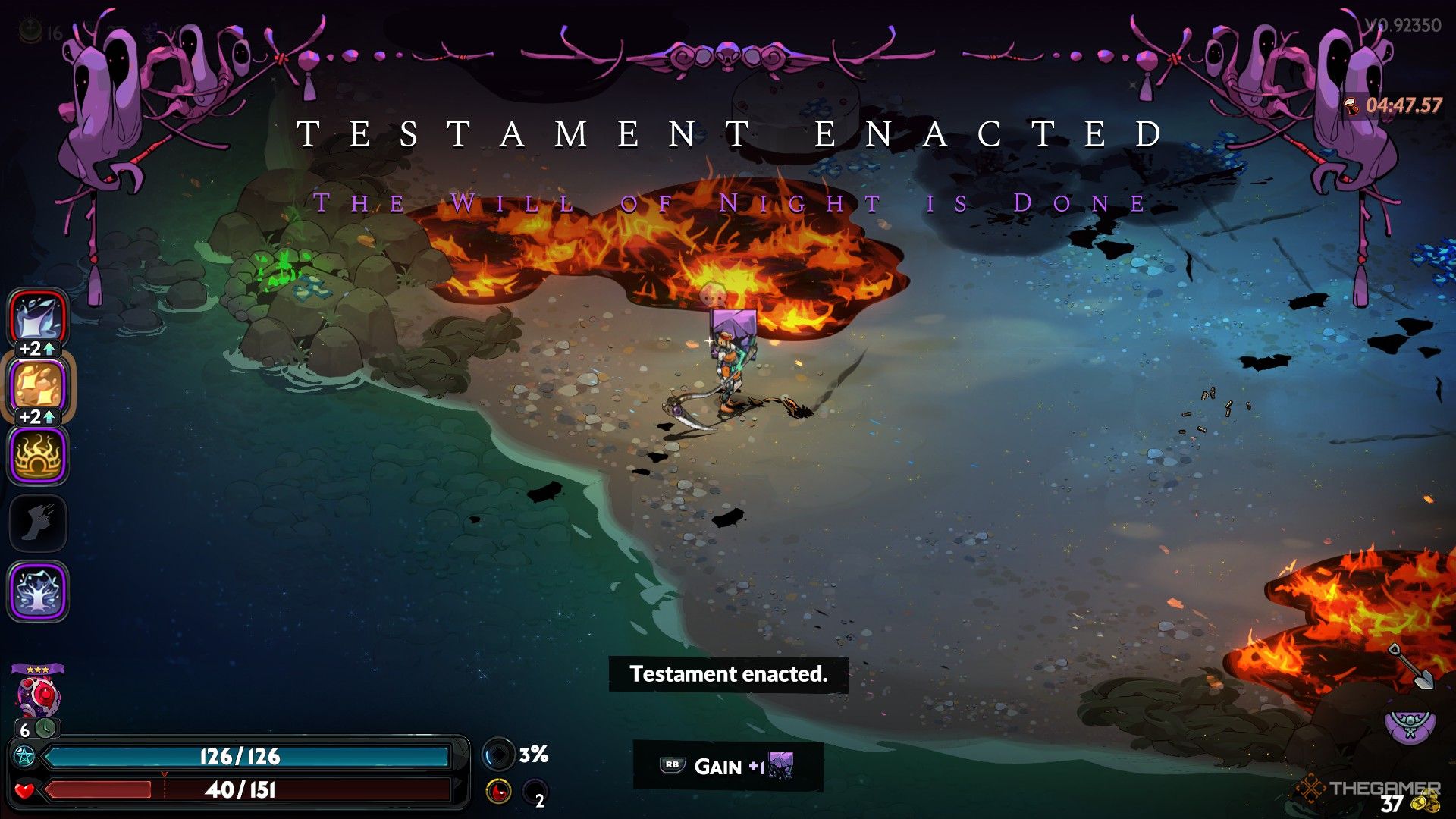Click the gold coins currency icon

click(1429, 802)
